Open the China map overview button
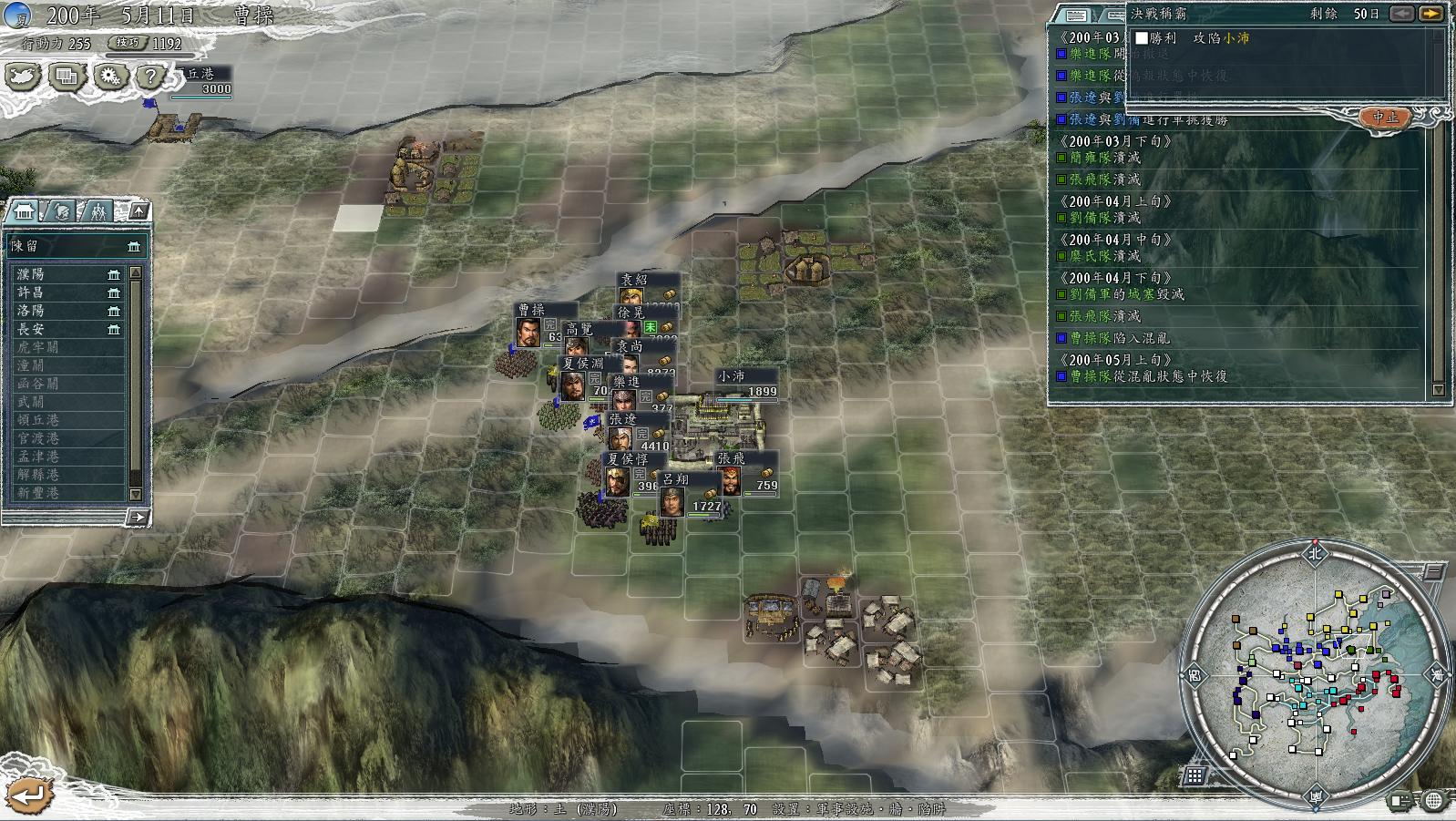 (x=22, y=77)
